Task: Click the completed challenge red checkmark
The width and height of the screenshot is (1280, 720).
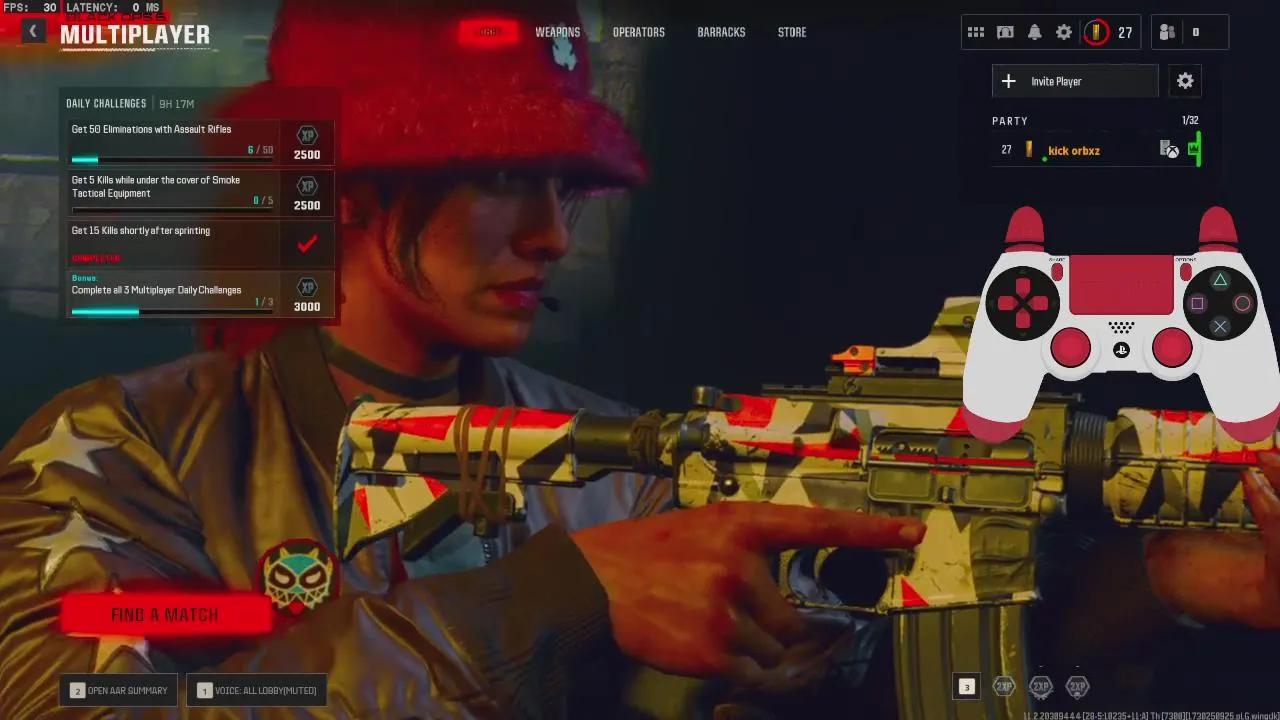Action: (307, 243)
